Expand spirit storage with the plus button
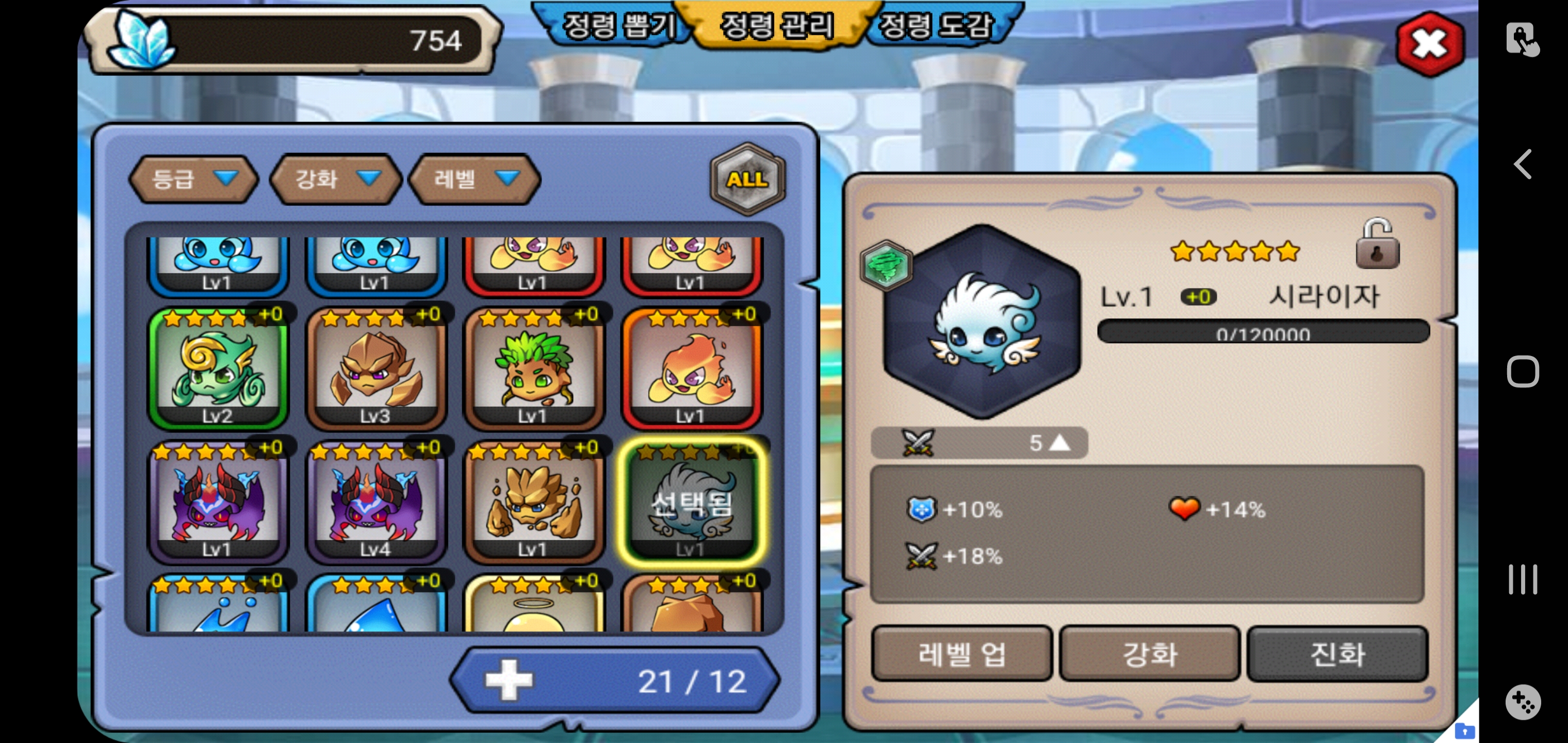The height and width of the screenshot is (743, 1568). click(x=509, y=680)
